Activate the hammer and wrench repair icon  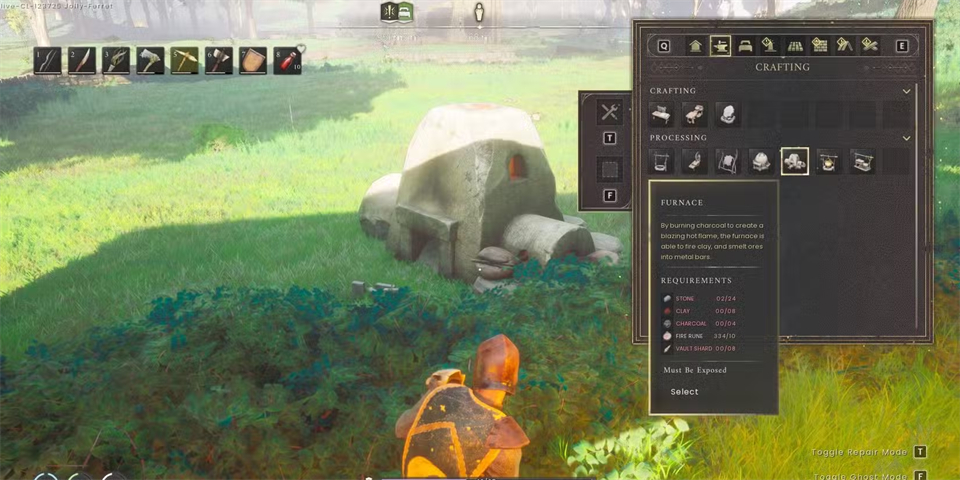pyautogui.click(x=609, y=112)
